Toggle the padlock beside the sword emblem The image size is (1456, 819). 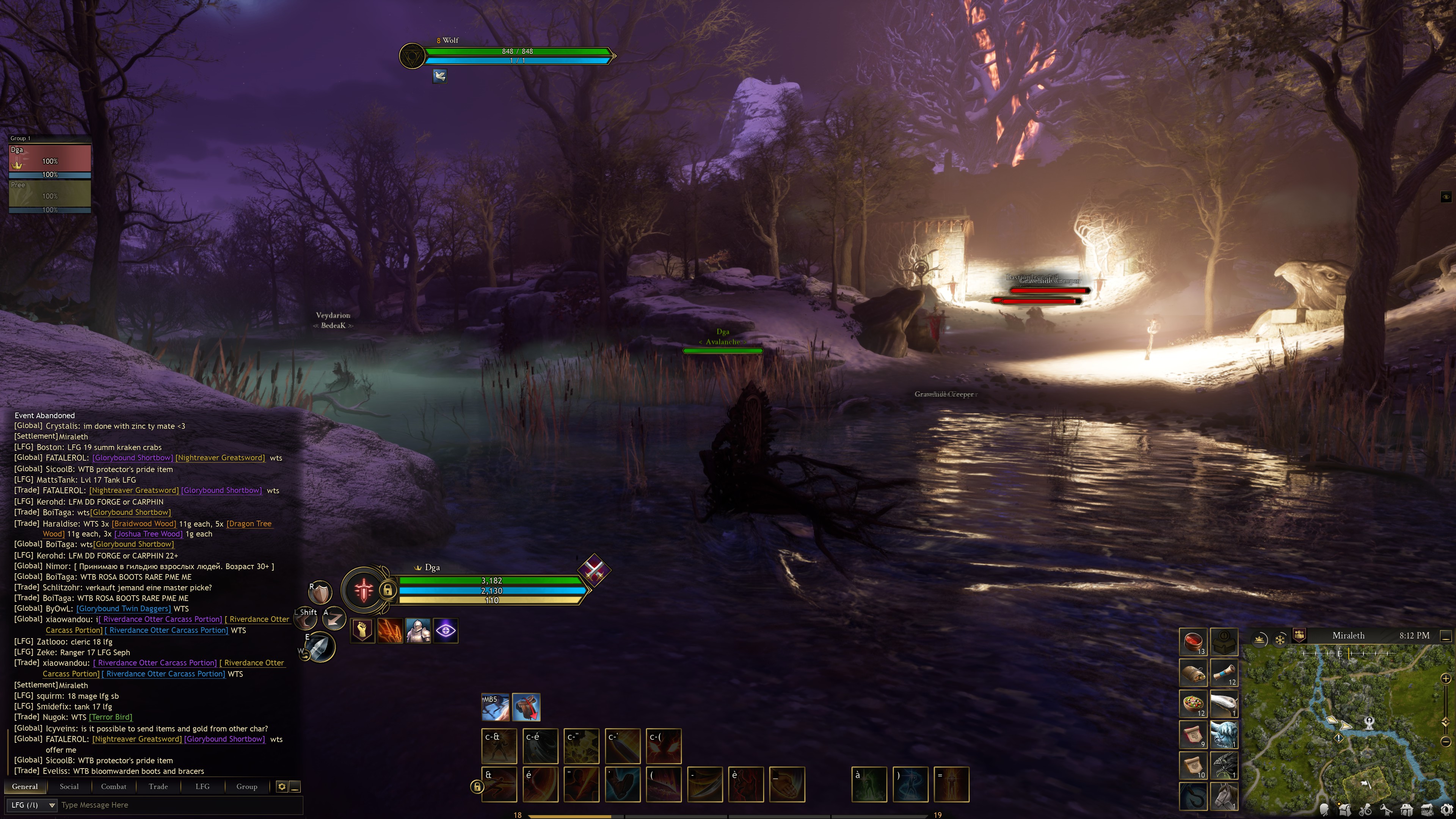click(x=388, y=590)
